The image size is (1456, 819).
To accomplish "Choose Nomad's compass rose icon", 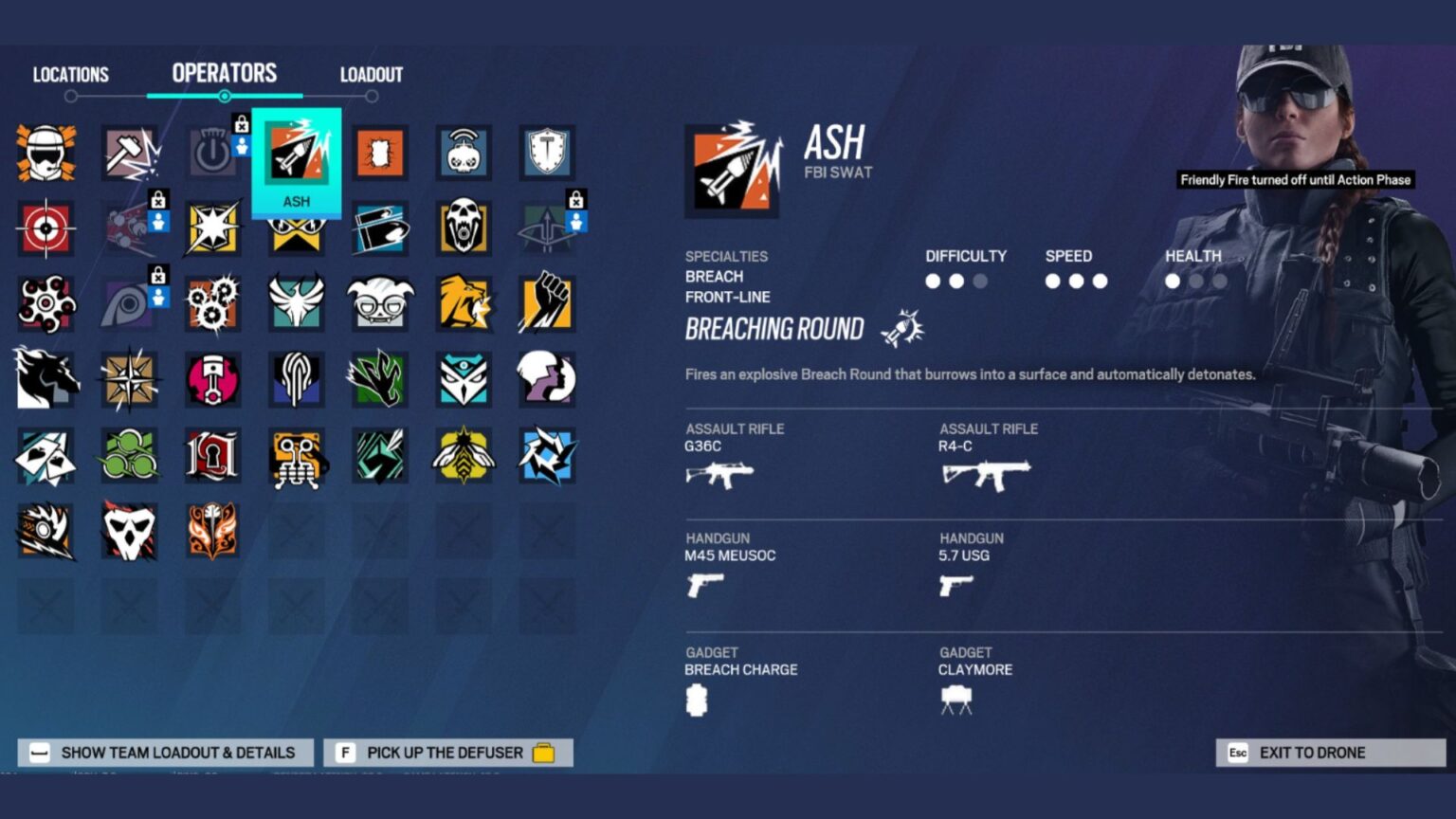I will click(130, 380).
